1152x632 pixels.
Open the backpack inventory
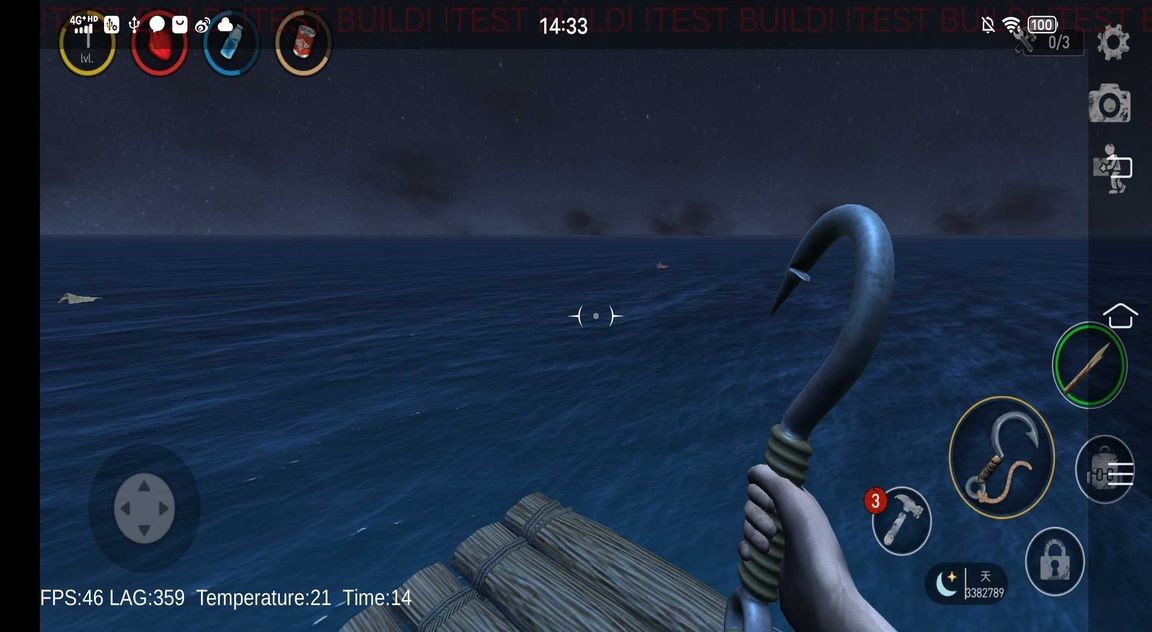point(1105,471)
